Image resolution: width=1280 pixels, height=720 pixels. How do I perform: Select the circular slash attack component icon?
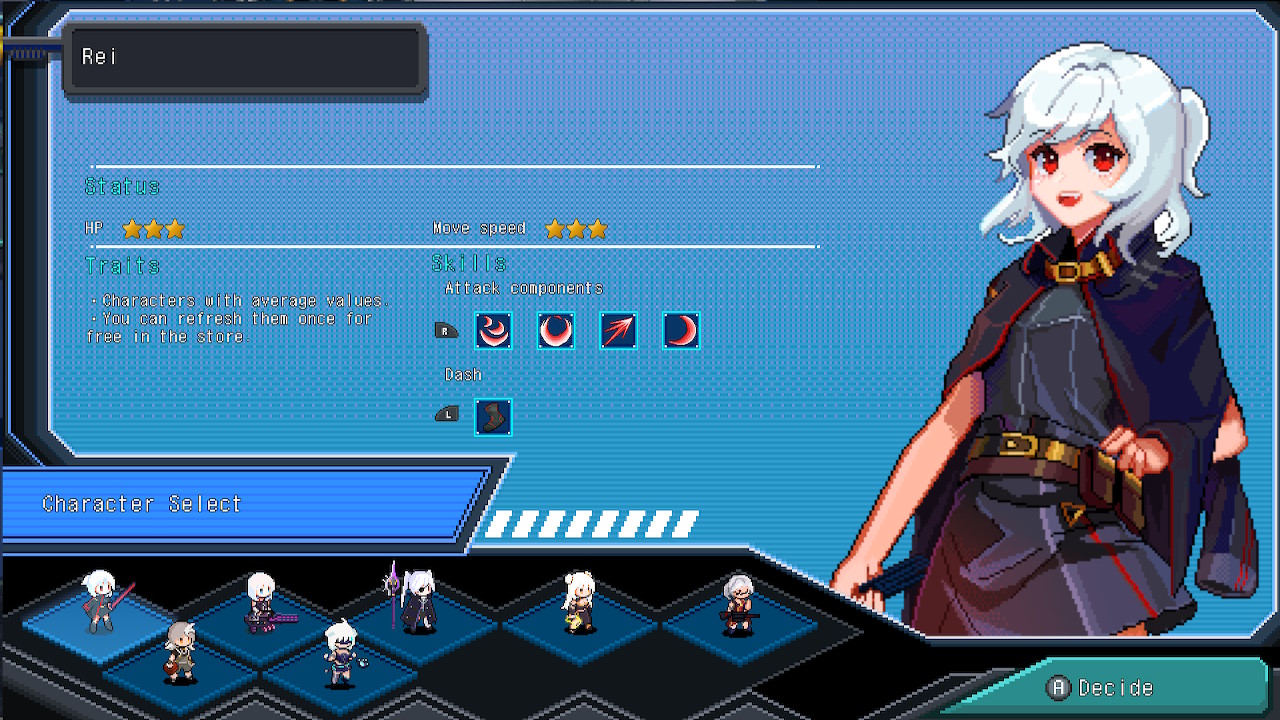(555, 331)
